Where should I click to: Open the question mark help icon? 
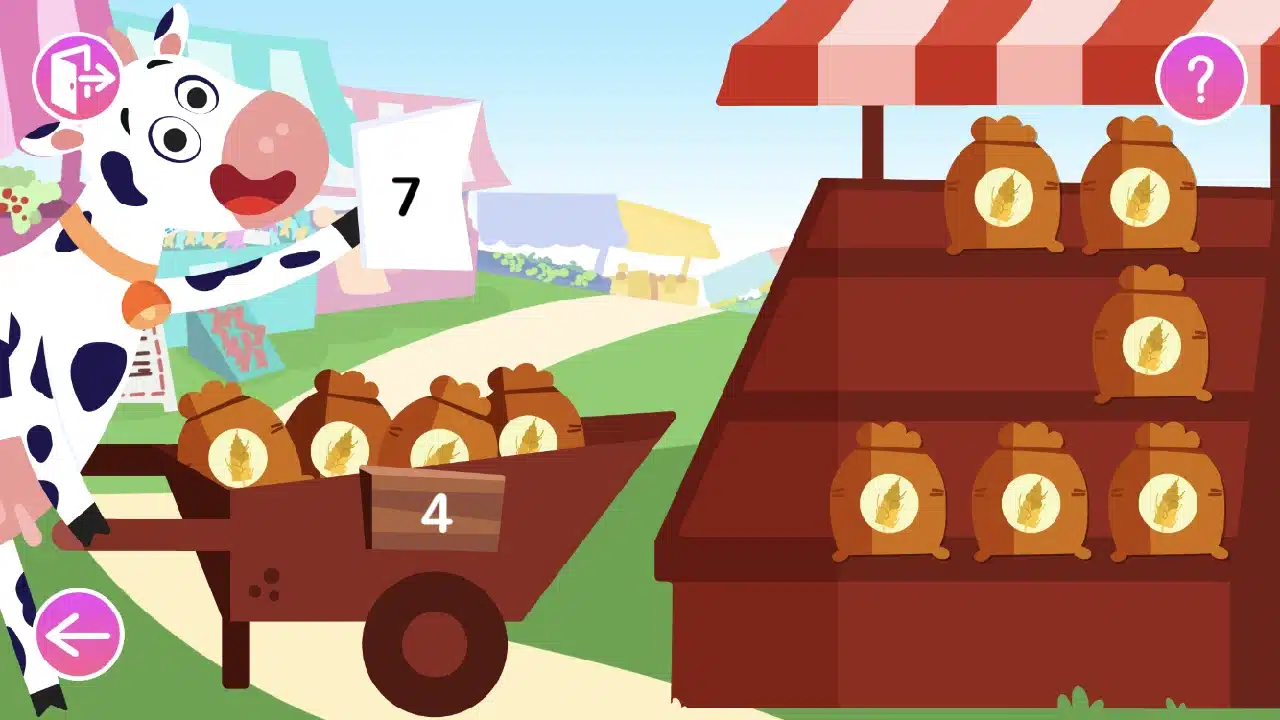[x=1202, y=75]
